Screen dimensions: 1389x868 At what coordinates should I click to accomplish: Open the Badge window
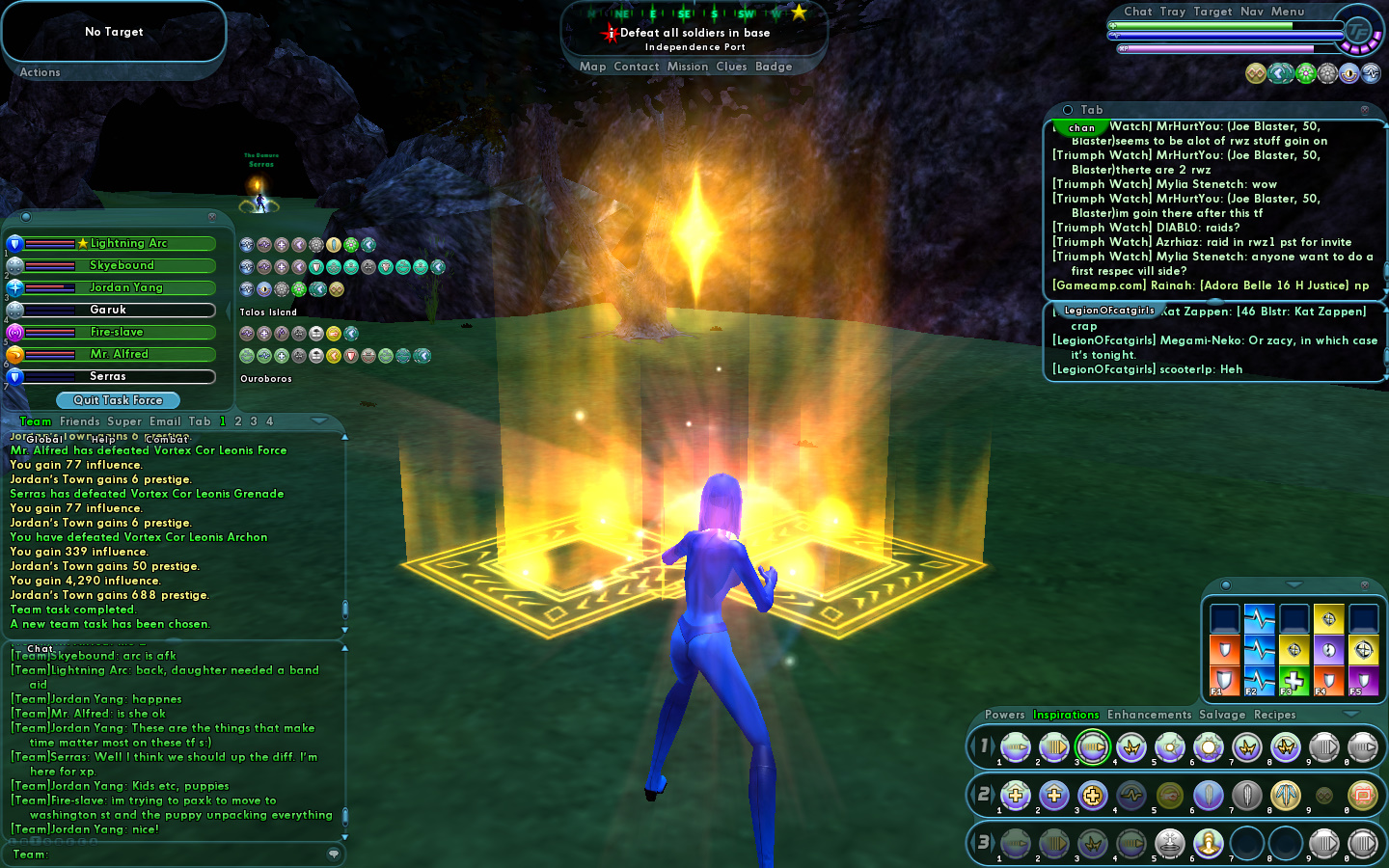click(x=774, y=67)
